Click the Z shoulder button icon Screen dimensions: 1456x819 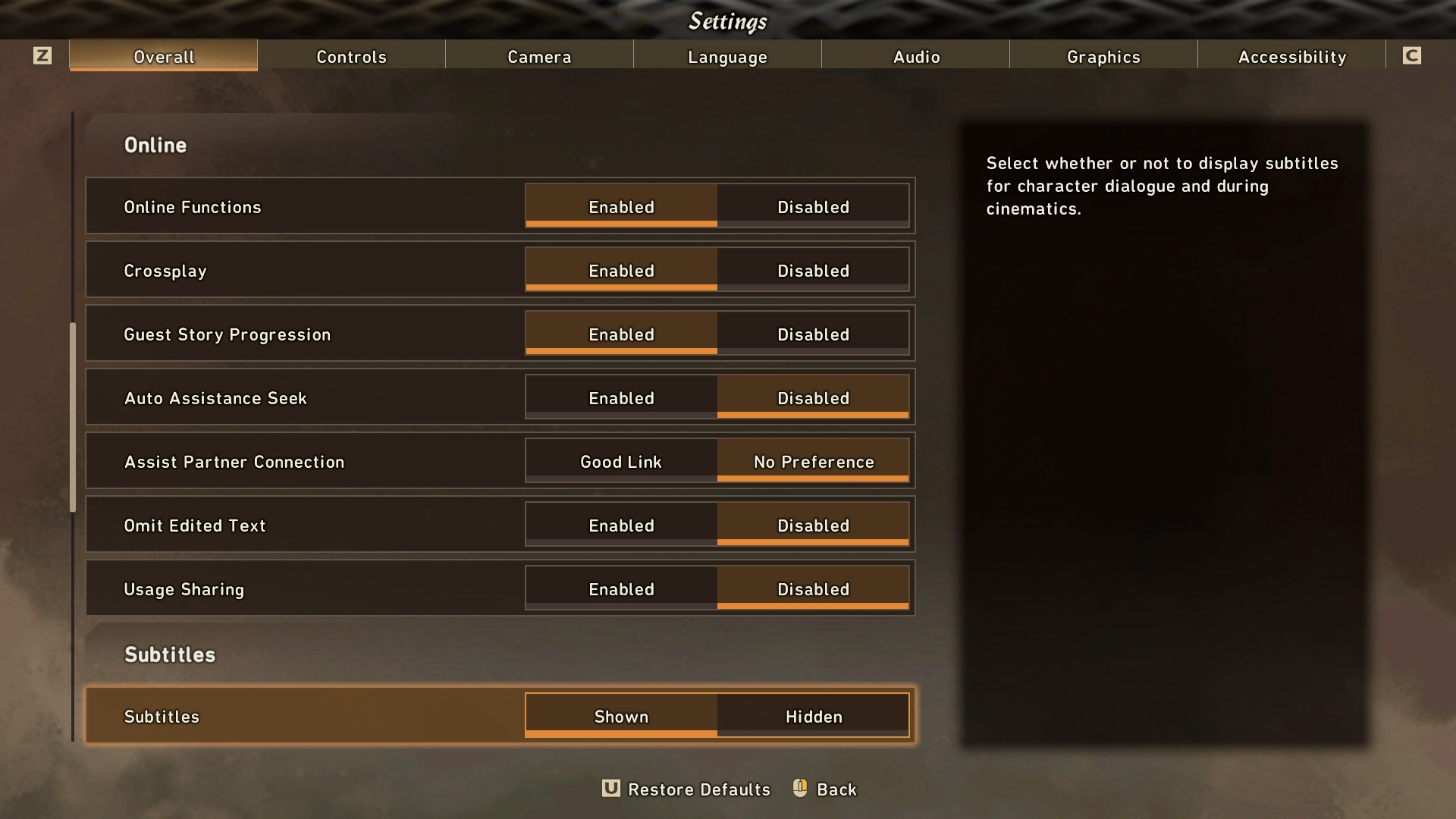pyautogui.click(x=43, y=55)
